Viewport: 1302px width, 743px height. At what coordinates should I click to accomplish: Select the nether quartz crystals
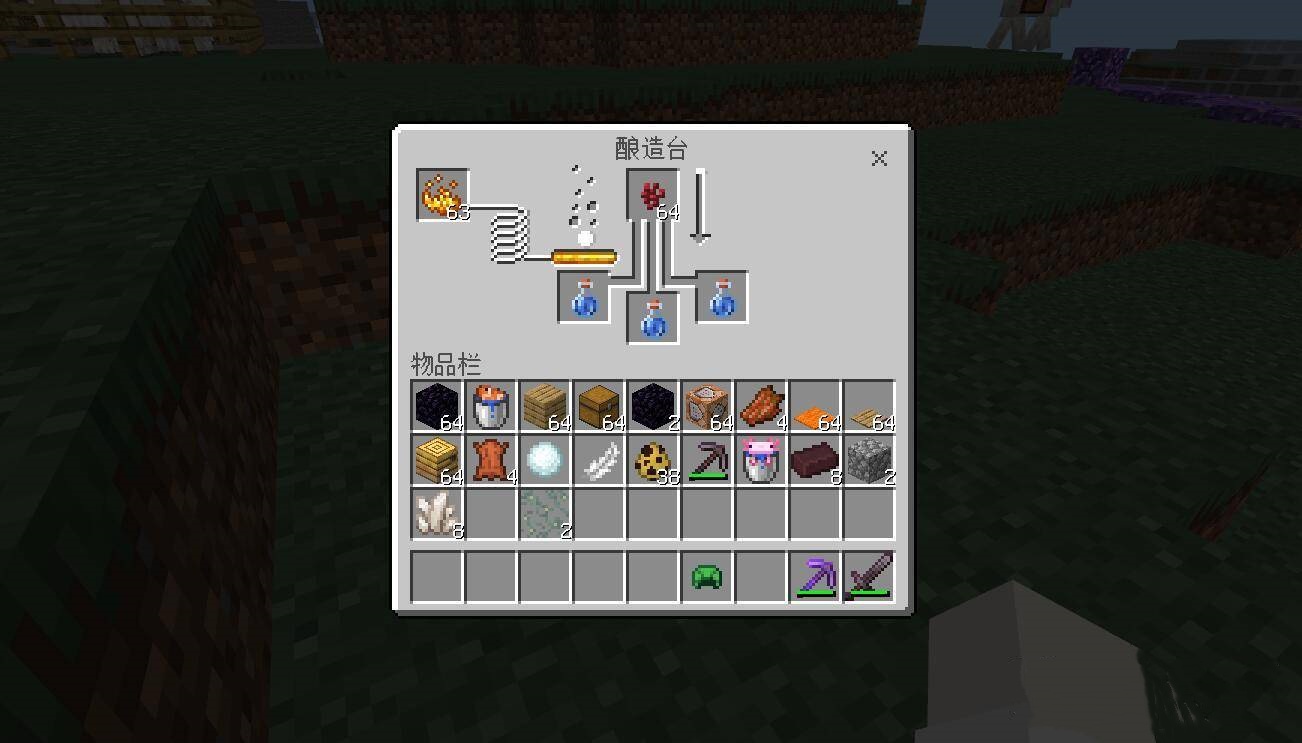[437, 514]
